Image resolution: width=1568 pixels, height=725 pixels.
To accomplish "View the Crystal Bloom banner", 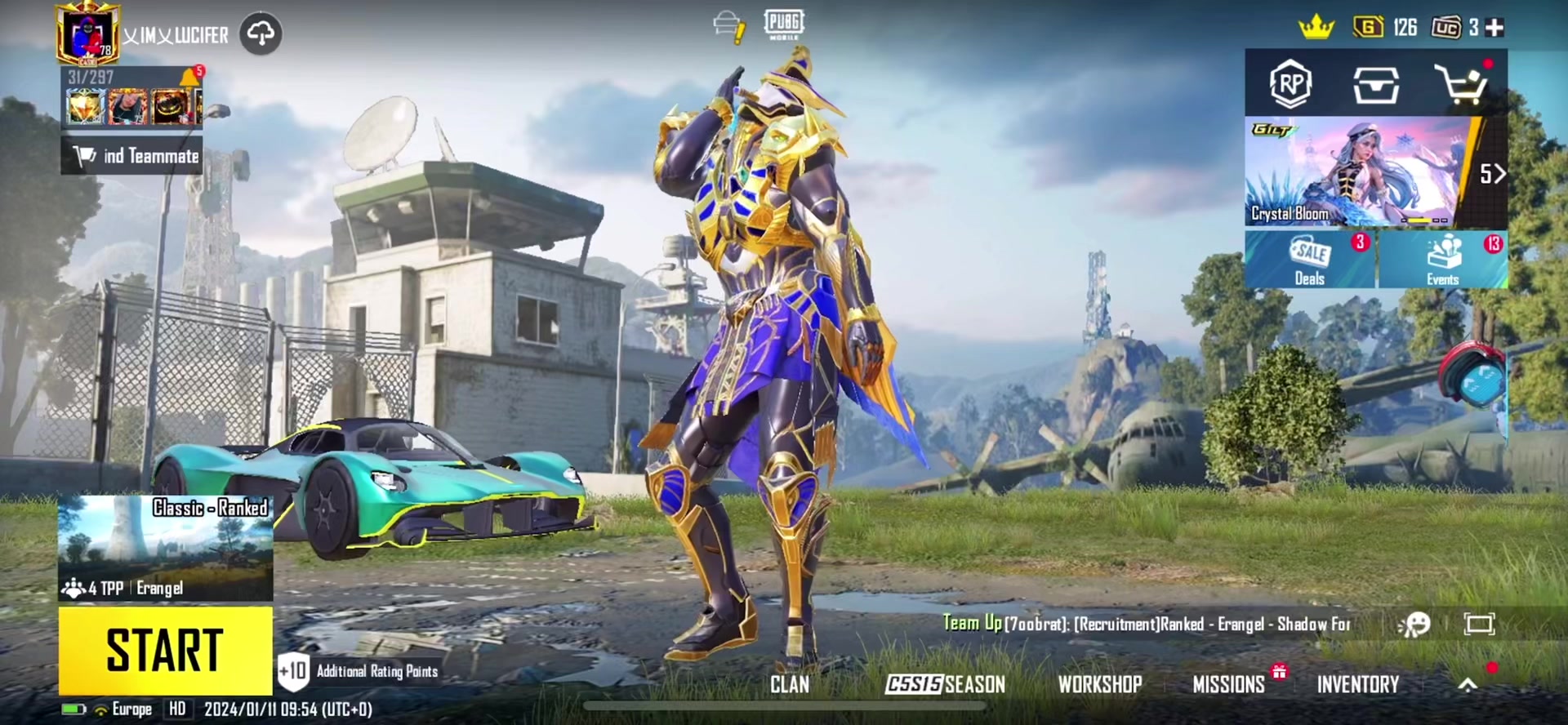I will pos(1357,172).
